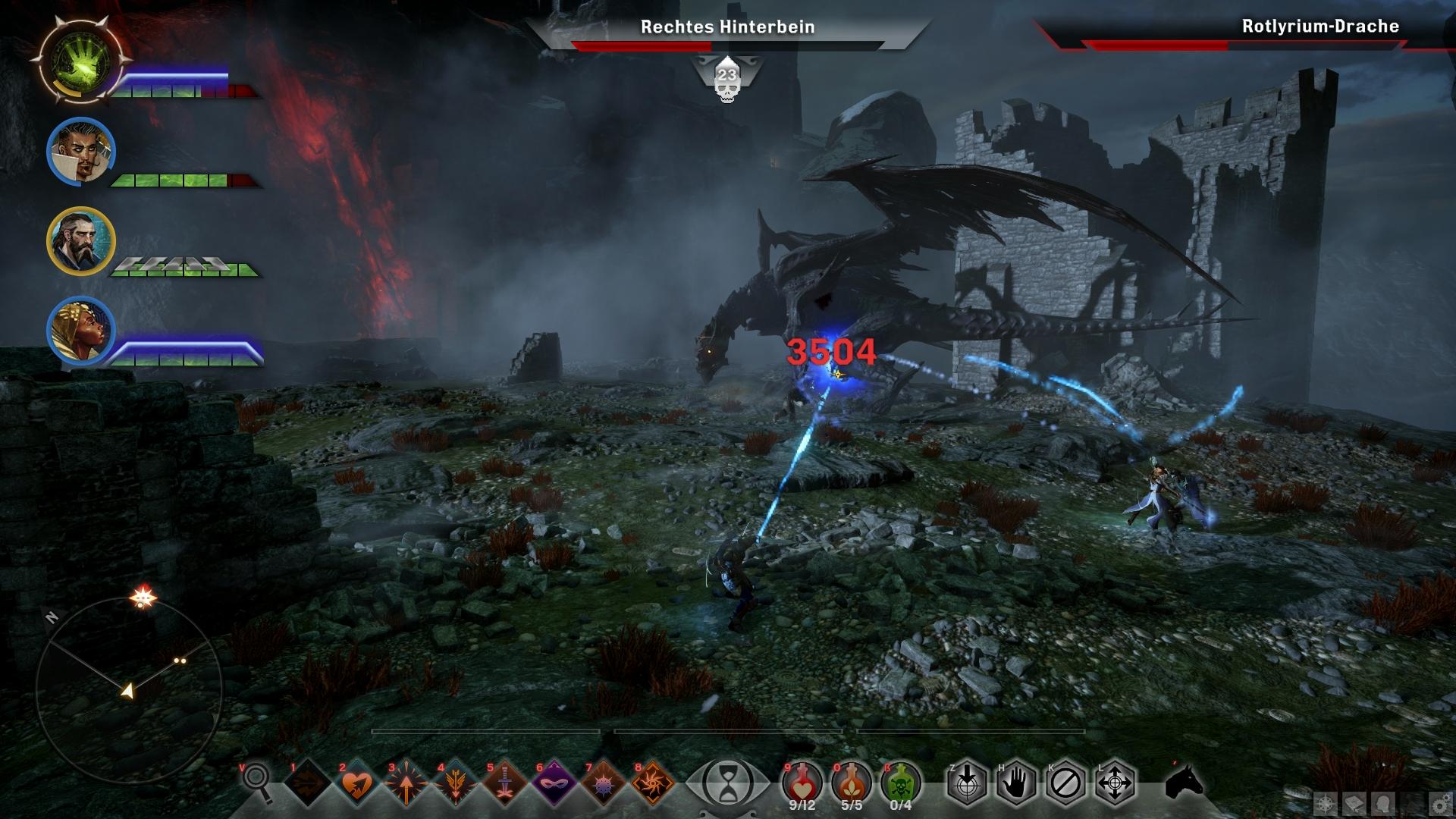Use the spiked orb ability
This screenshot has height=819, width=1456.
602,782
